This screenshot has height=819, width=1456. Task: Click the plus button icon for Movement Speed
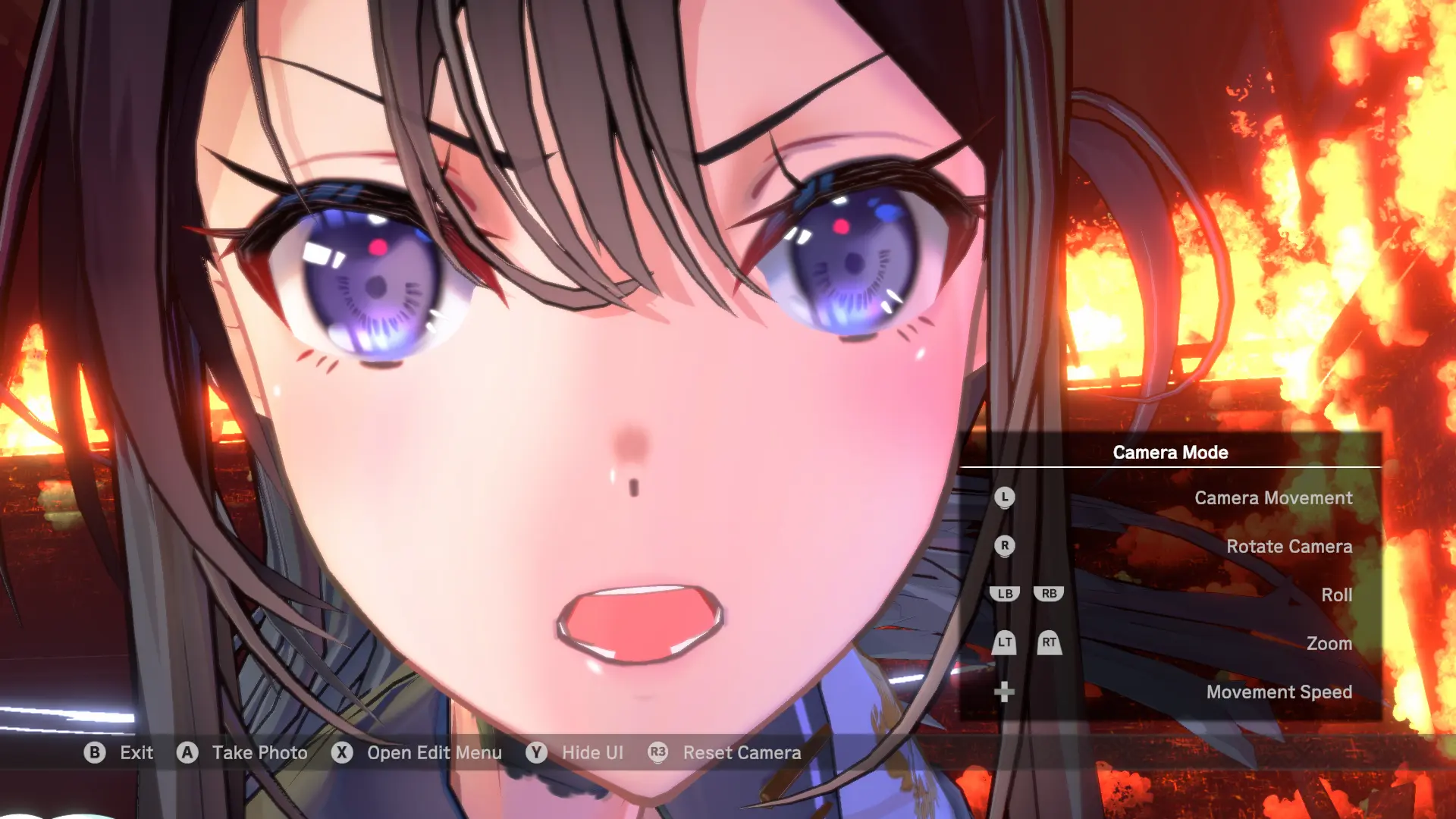[x=1006, y=692]
